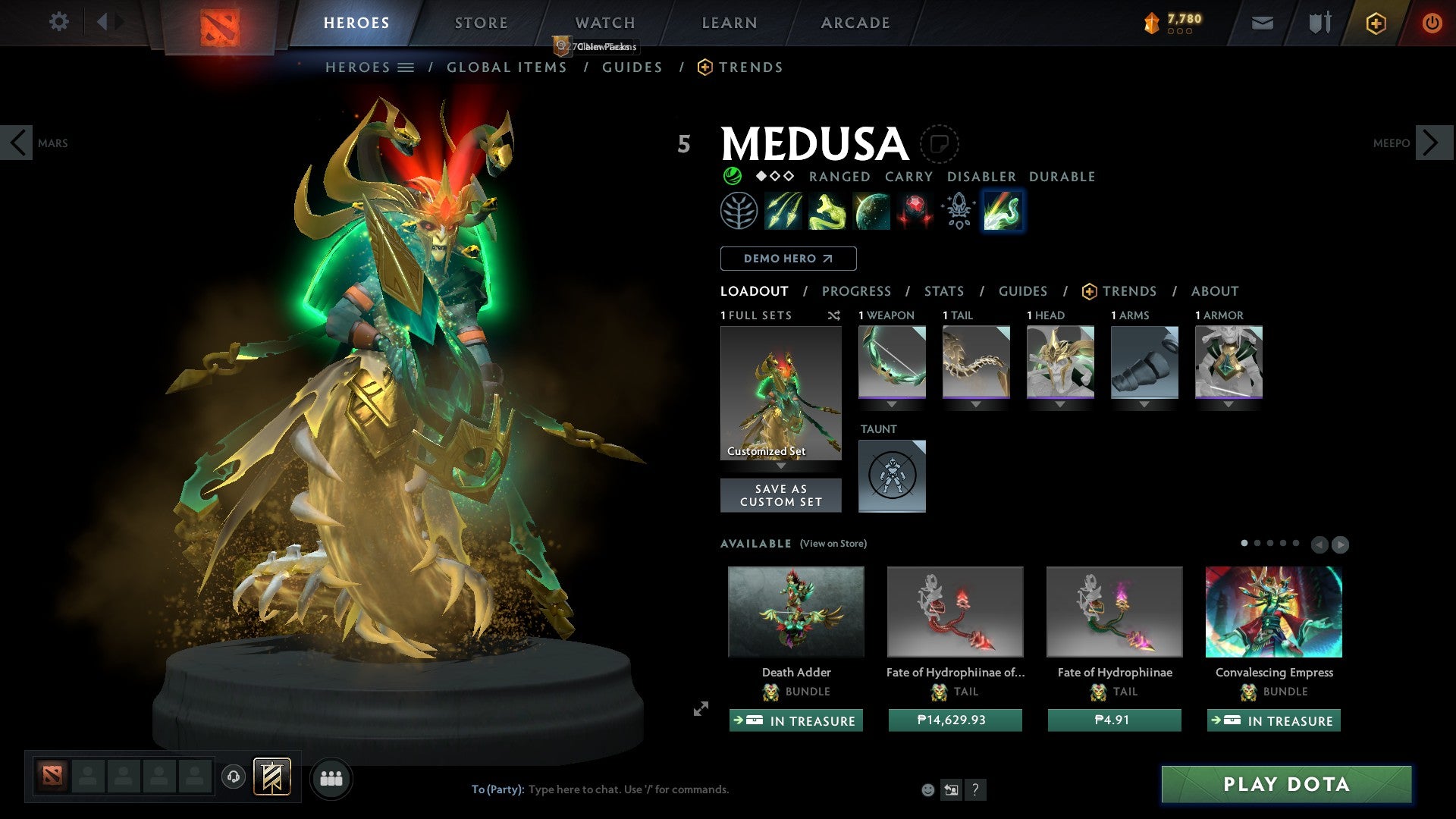Open the mail notifications icon top right
The height and width of the screenshot is (819, 1456).
click(x=1262, y=23)
